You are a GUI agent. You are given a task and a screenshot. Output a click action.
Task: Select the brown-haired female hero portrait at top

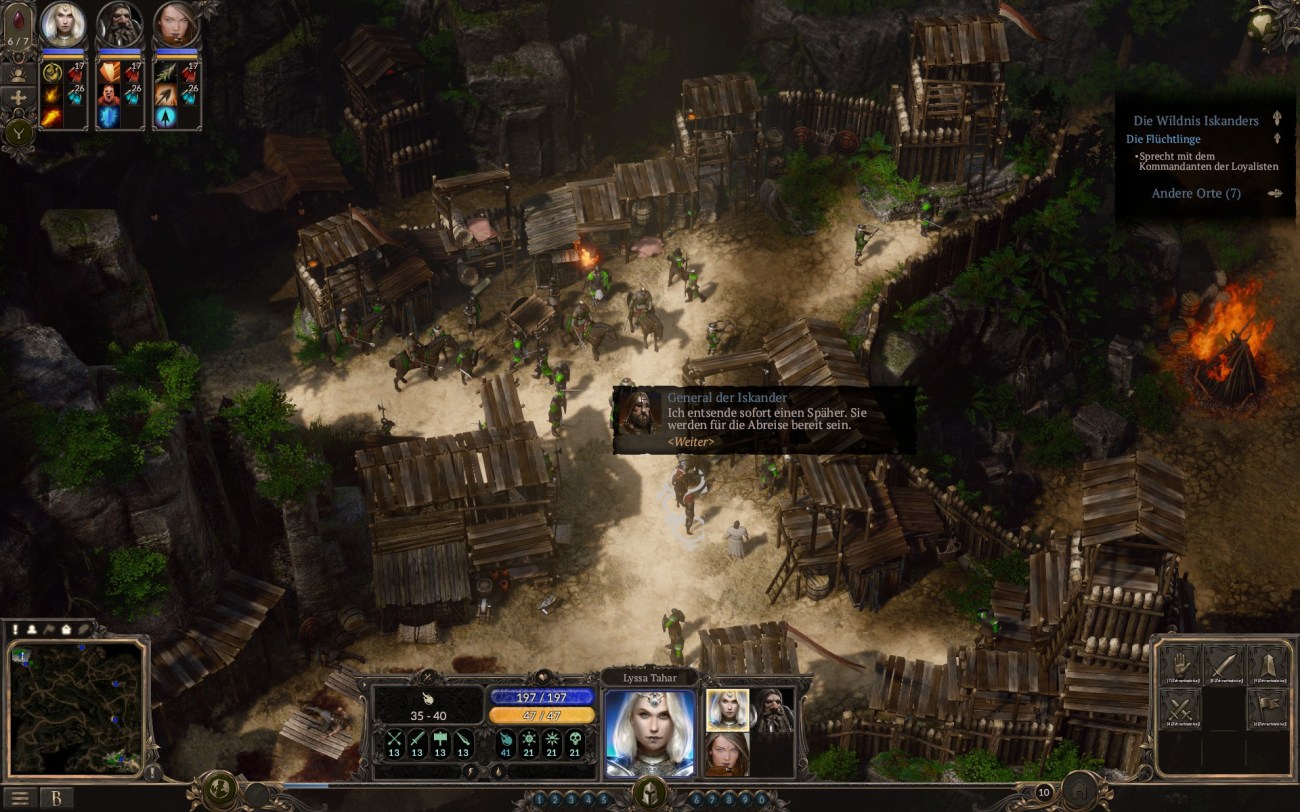(176, 27)
